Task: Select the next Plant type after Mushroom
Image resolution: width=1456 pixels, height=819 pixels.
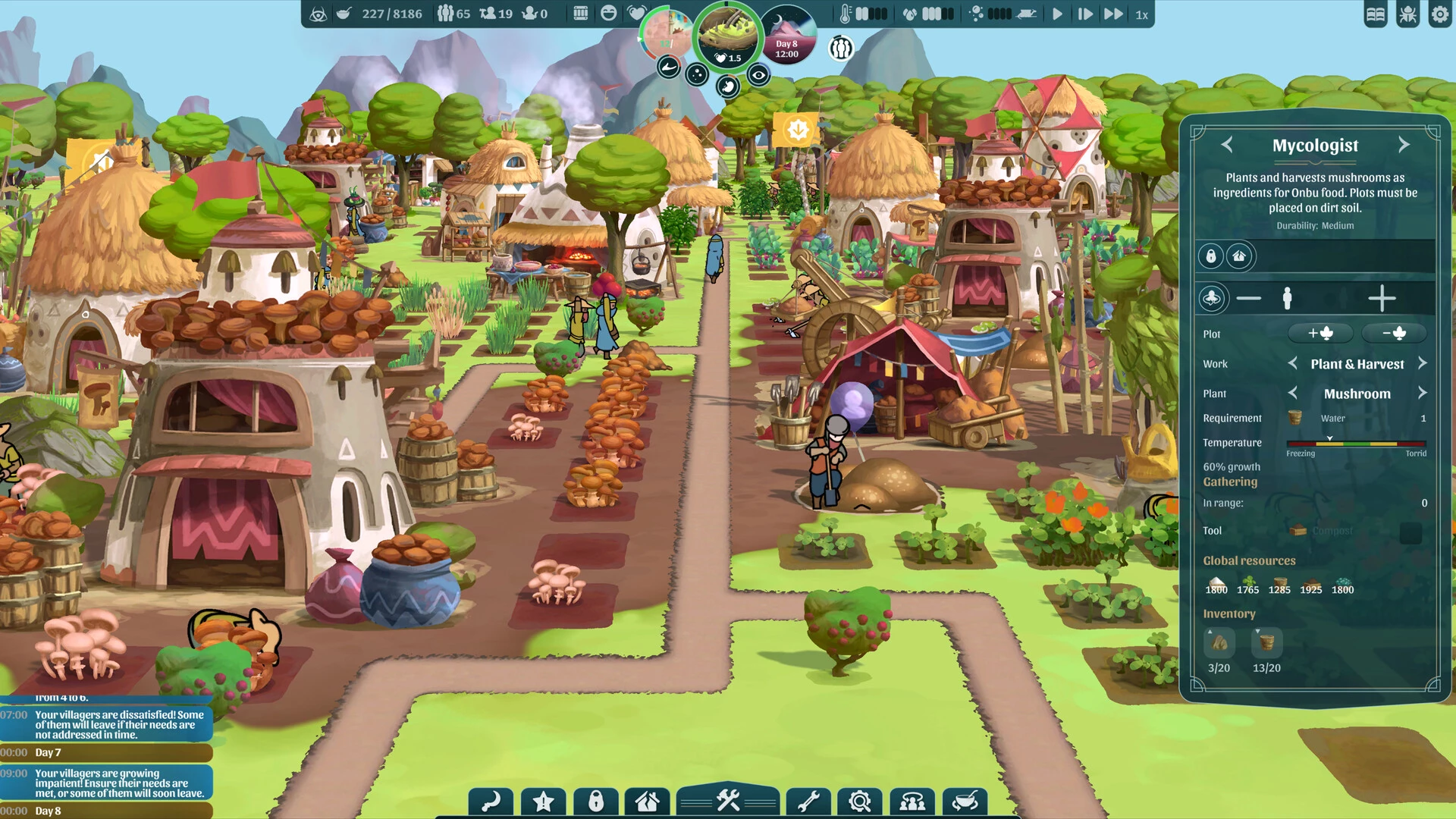Action: point(1423,393)
